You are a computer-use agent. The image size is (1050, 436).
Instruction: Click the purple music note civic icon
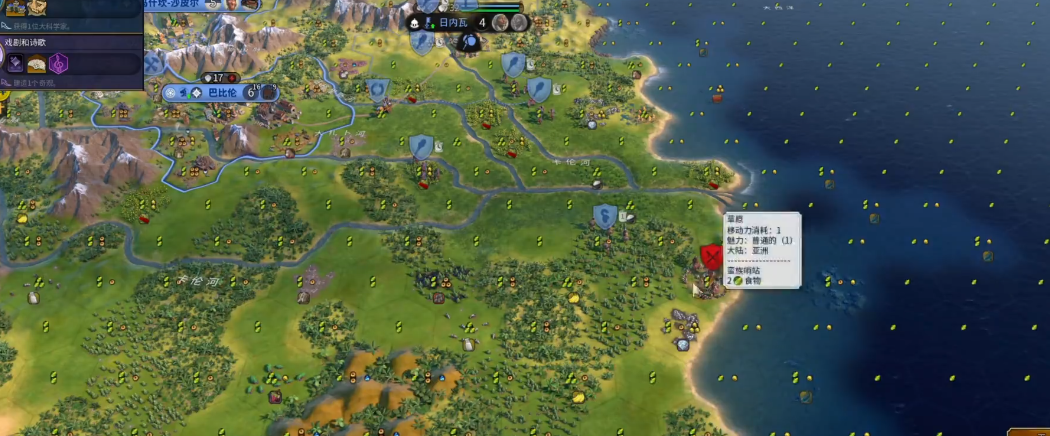coord(60,63)
